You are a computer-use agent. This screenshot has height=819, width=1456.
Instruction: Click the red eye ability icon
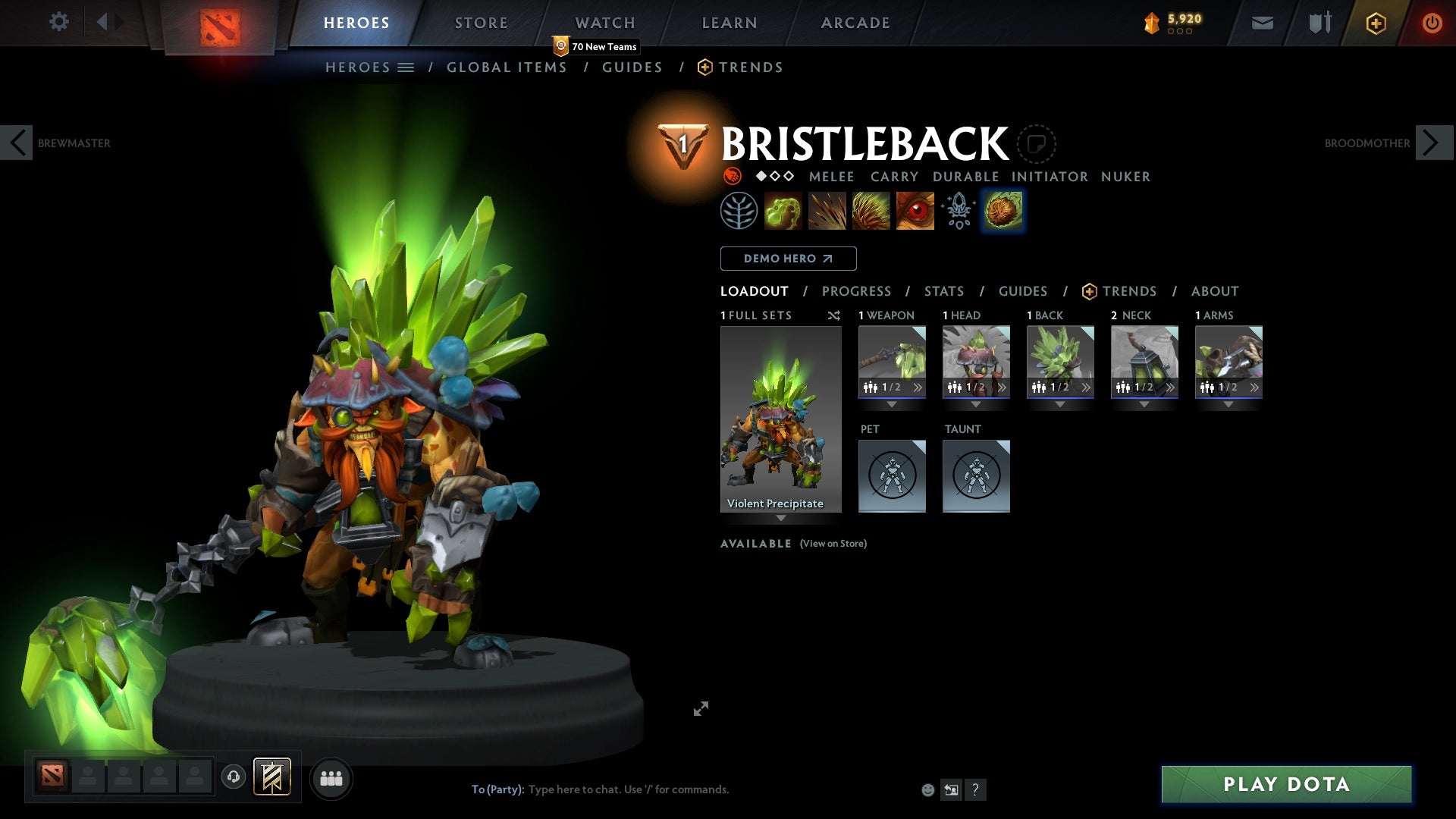point(914,210)
